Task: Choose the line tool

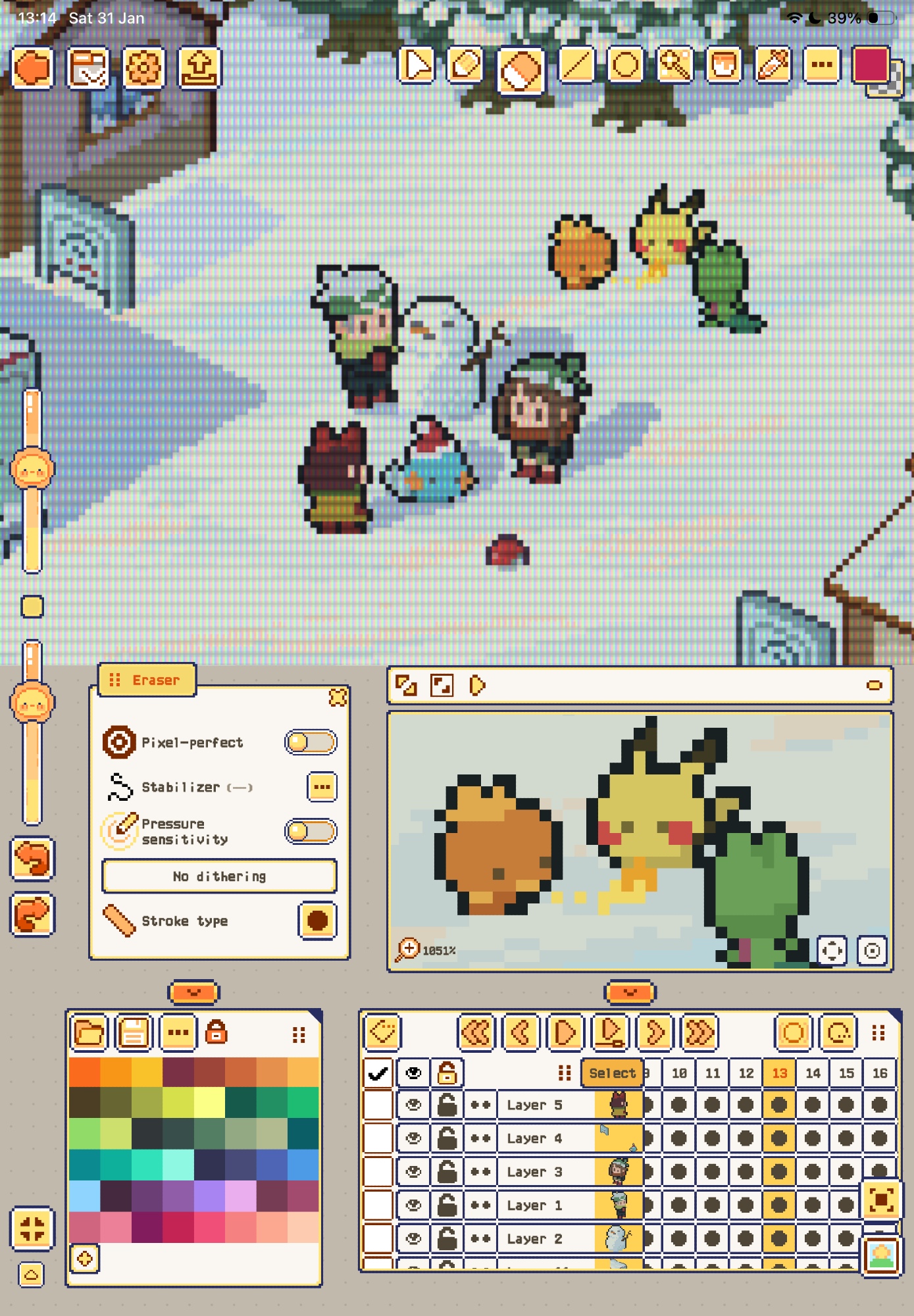Action: [576, 66]
